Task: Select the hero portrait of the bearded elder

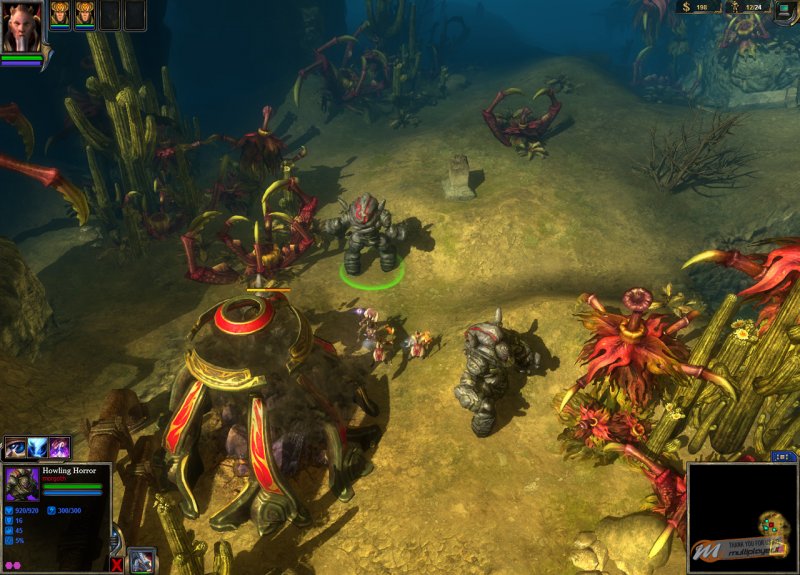Action: pyautogui.click(x=22, y=27)
